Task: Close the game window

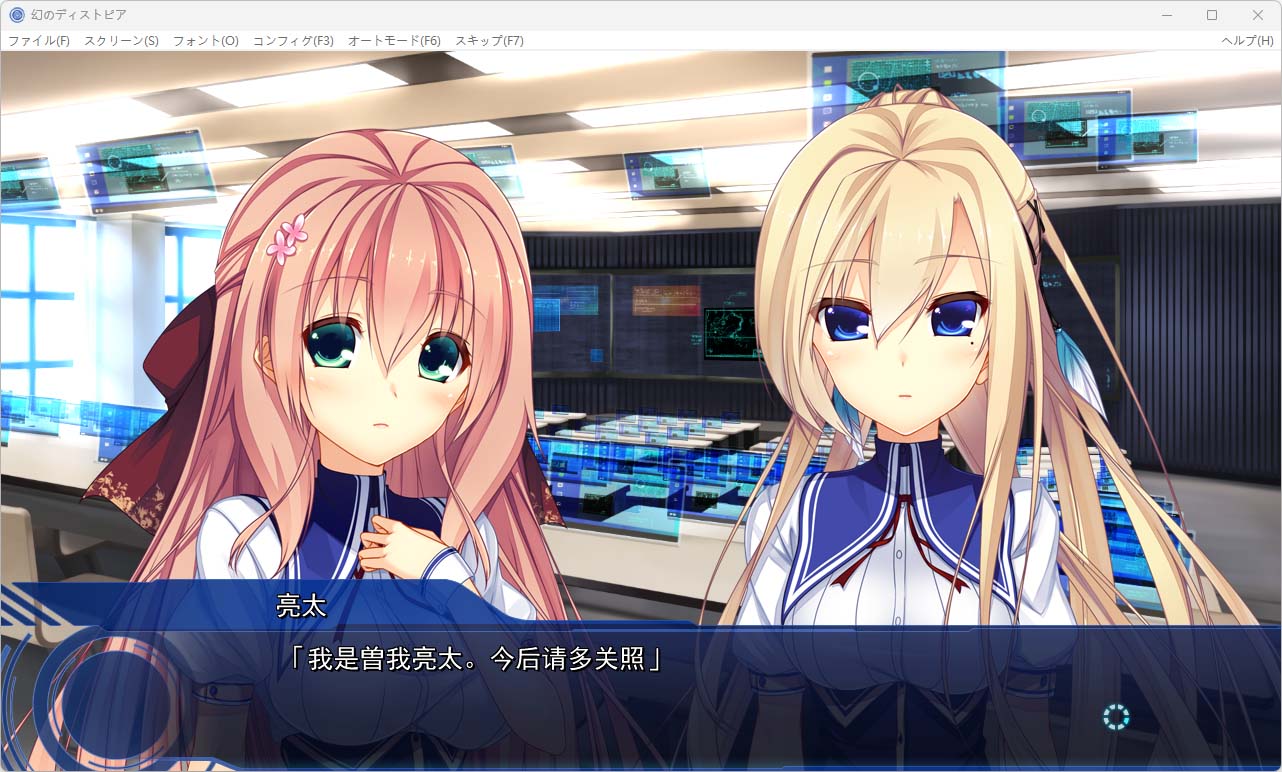Action: point(1258,15)
